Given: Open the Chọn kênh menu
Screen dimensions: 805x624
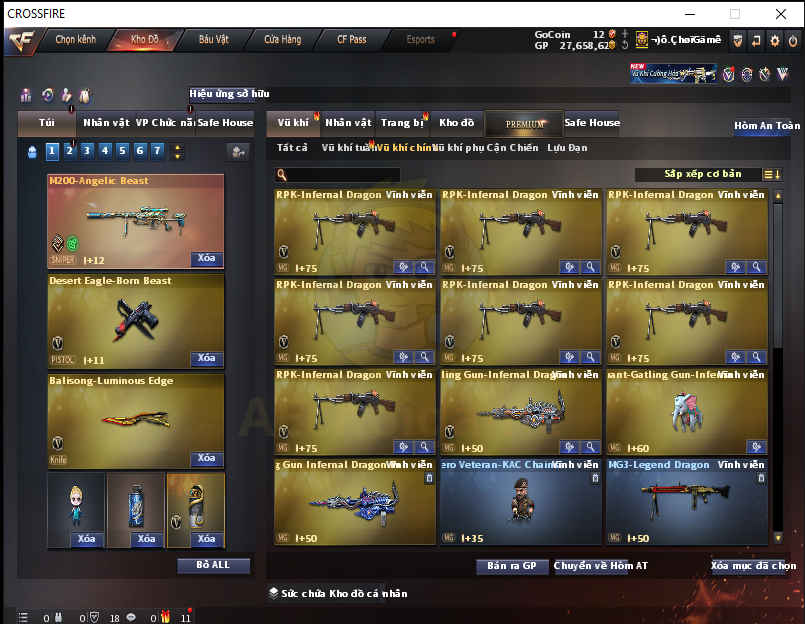Looking at the screenshot, I should (x=76, y=40).
